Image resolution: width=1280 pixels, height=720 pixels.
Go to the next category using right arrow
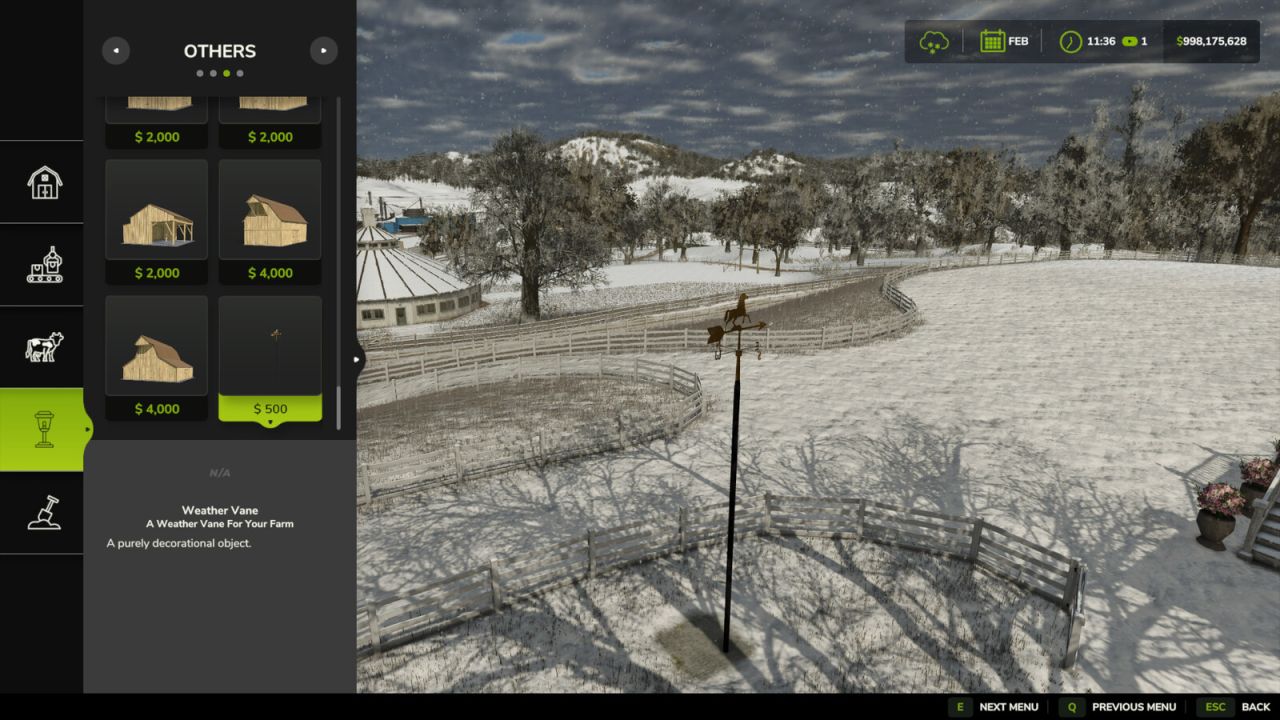[x=323, y=51]
